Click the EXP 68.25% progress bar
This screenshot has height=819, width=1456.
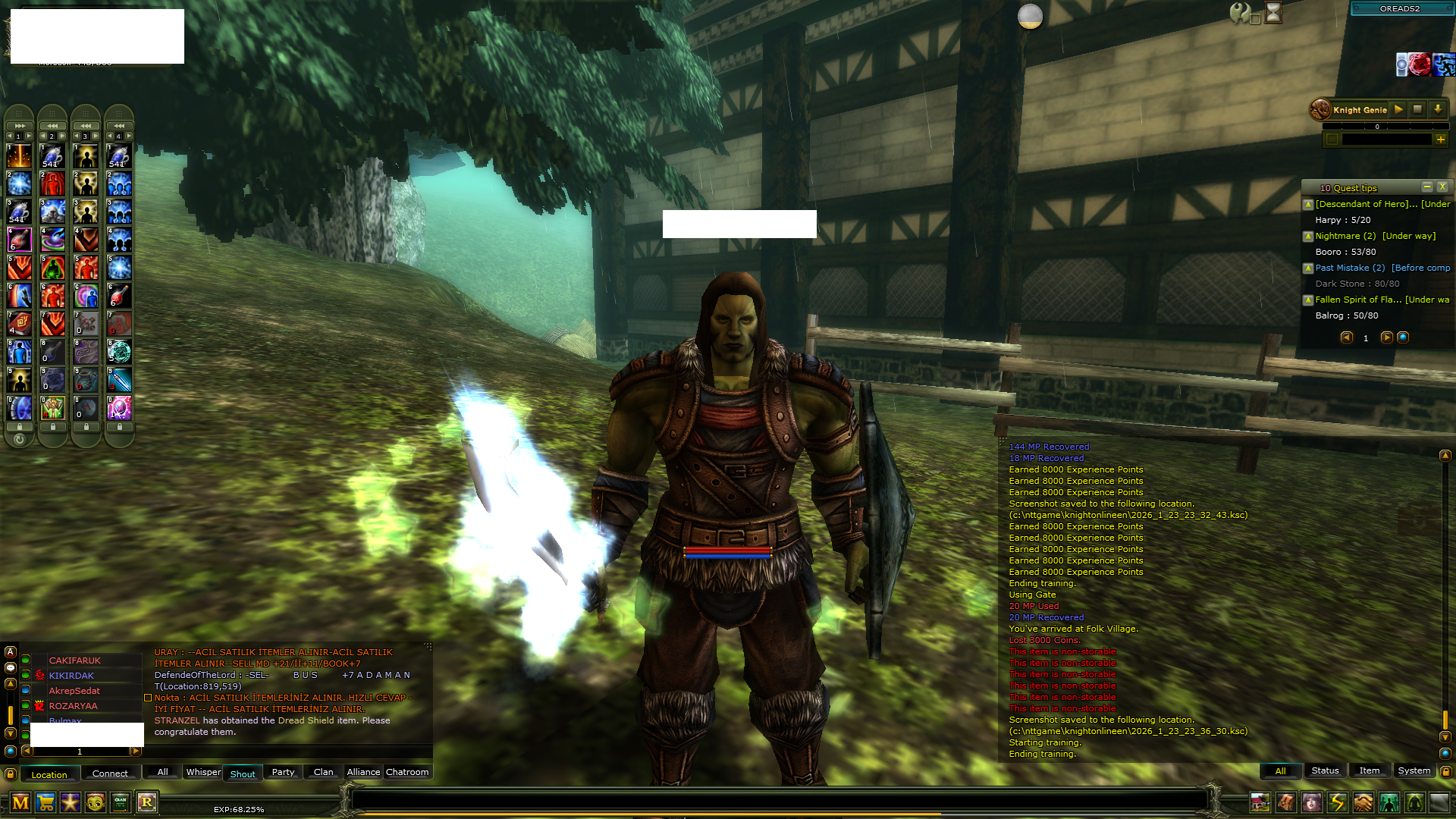239,809
